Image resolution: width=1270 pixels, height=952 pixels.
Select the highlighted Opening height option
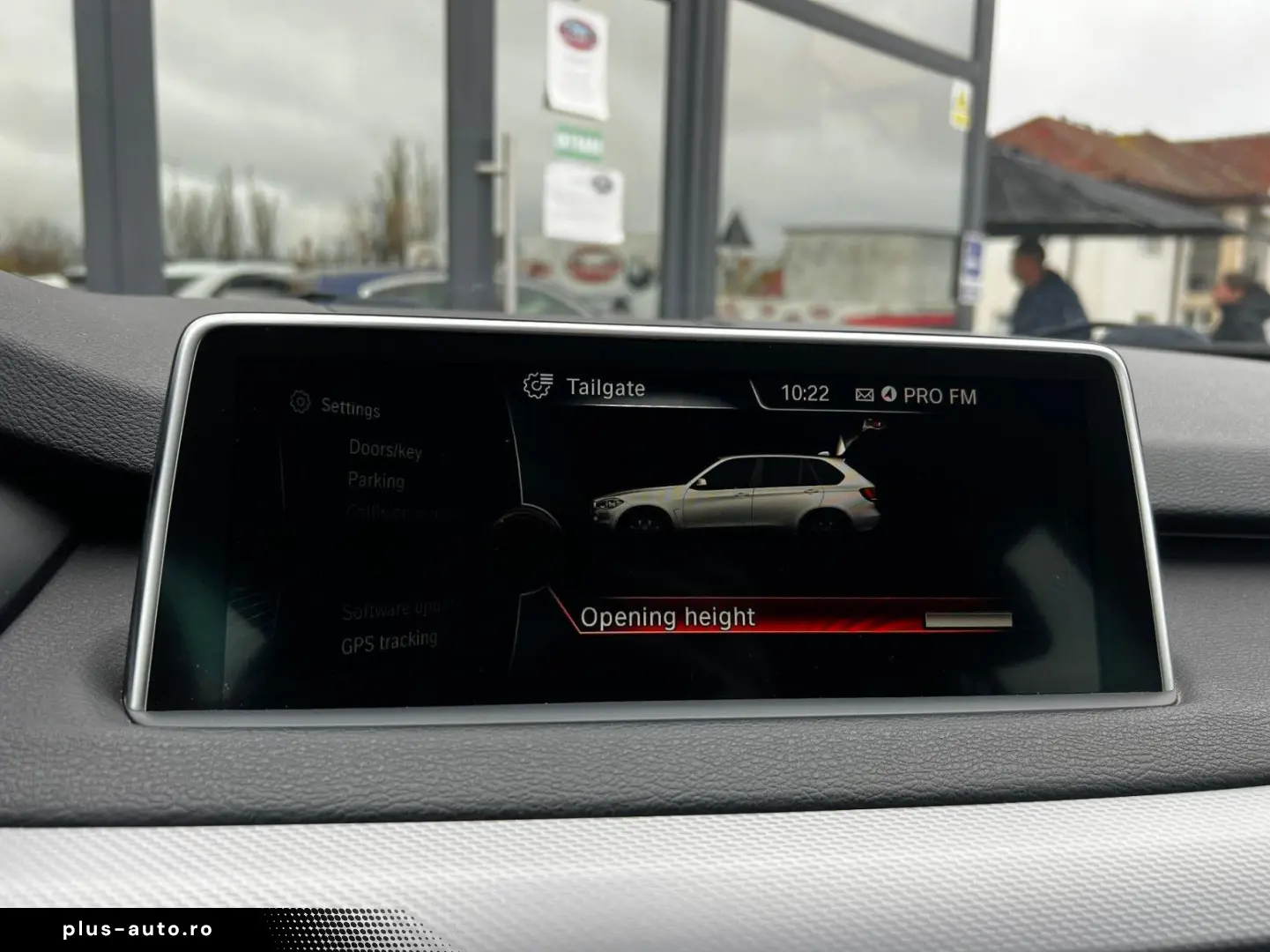[x=668, y=616]
